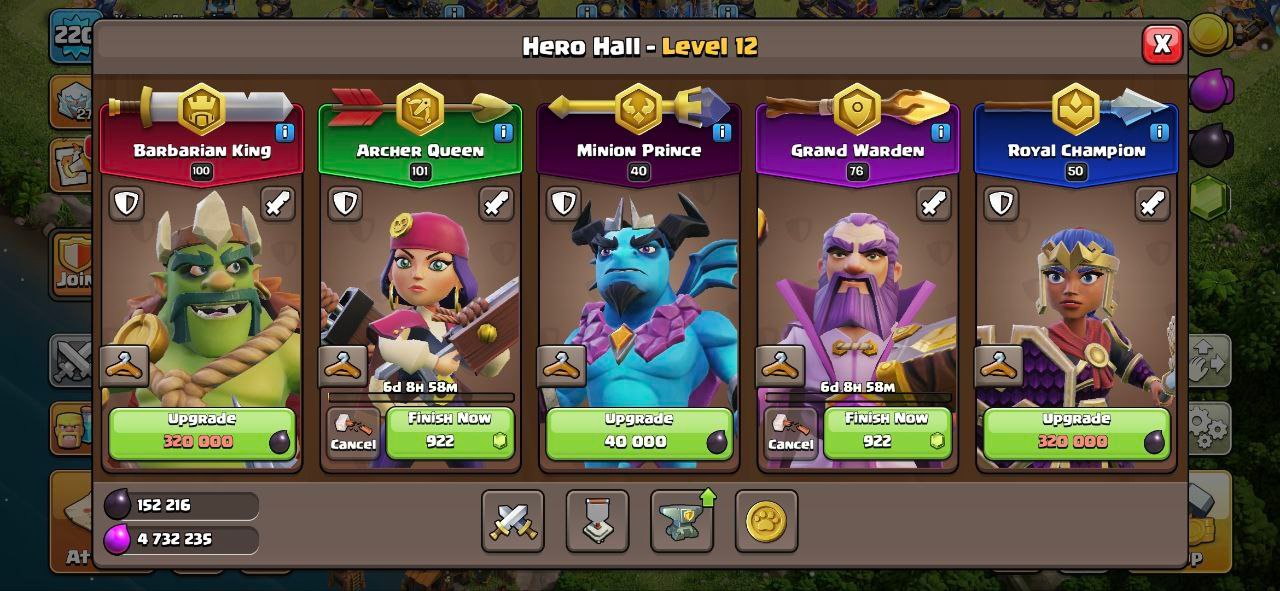Open the Blacksmith anvil button
Viewport: 1280px width, 591px height.
[x=682, y=521]
